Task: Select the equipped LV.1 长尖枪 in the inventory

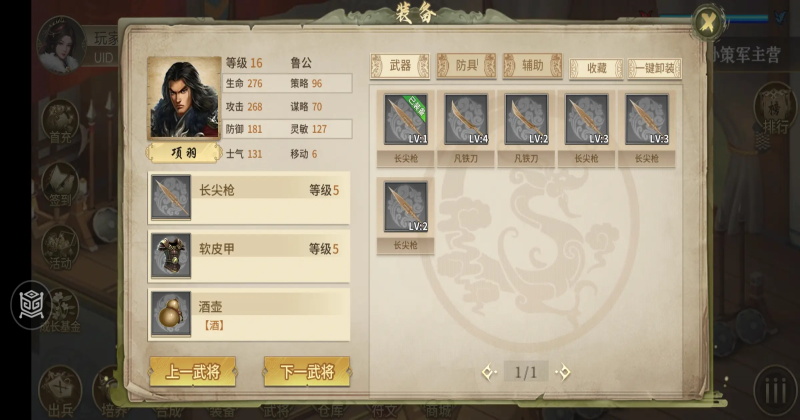Action: 406,120
